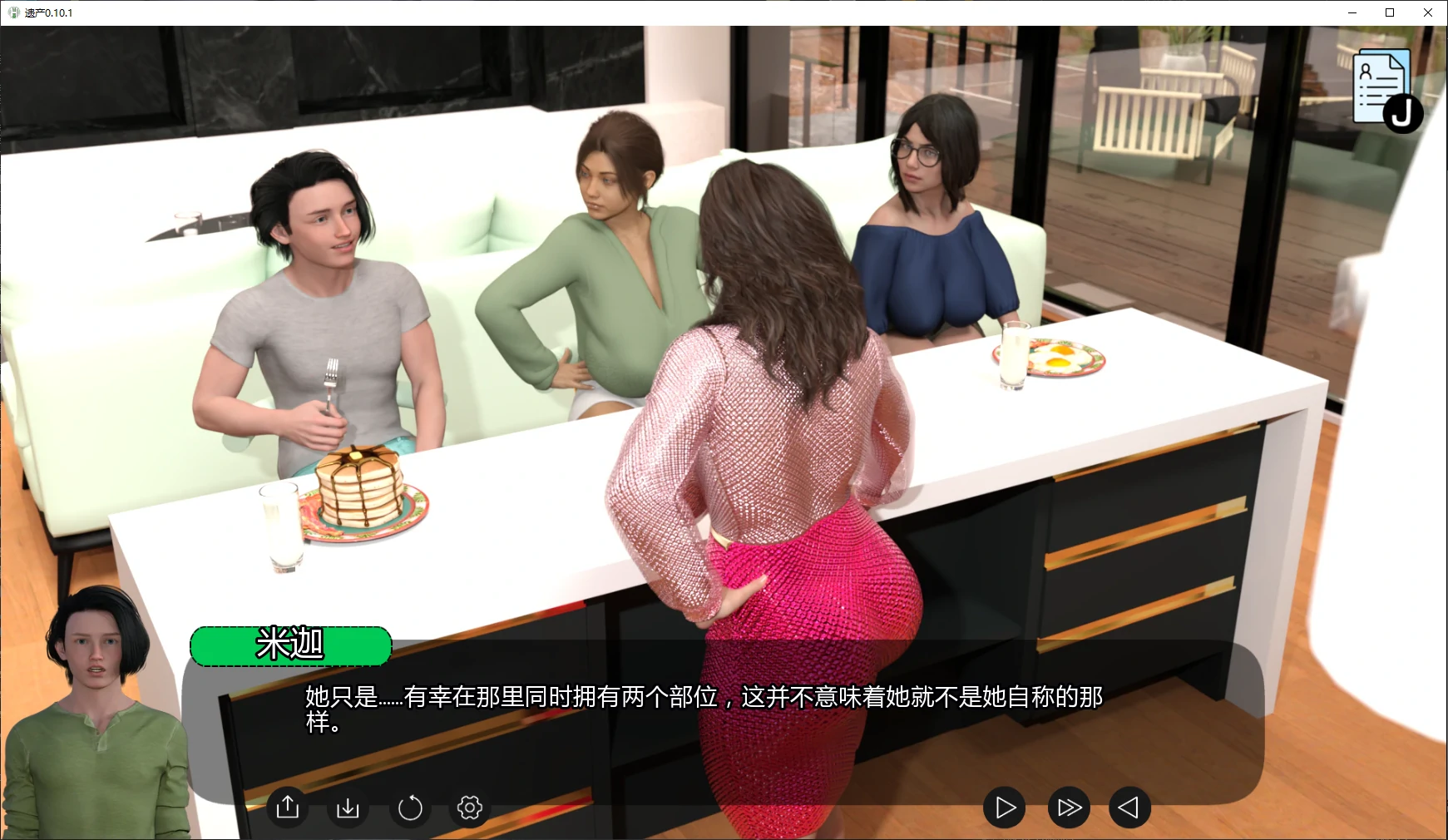Open saves with the download arrow icon
Viewport: 1448px width, 840px height.
[348, 807]
